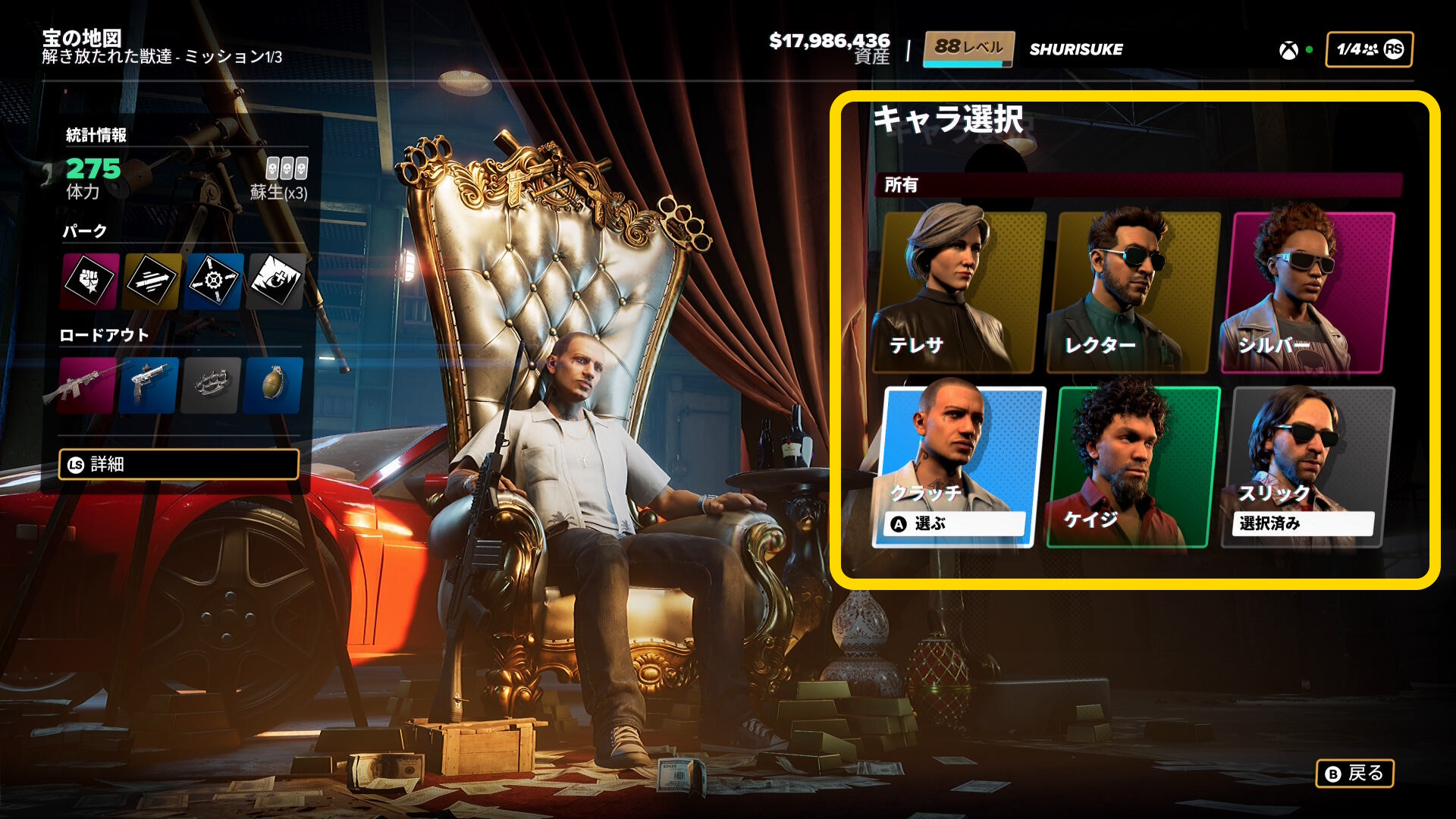This screenshot has width=1456, height=819.
Task: Select the brass knuckles loadout slot
Action: click(212, 385)
